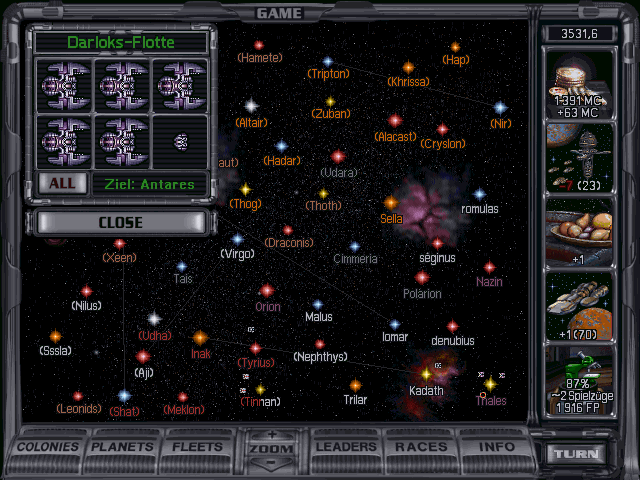Select the small ship in the fleet panel

[x=181, y=141]
